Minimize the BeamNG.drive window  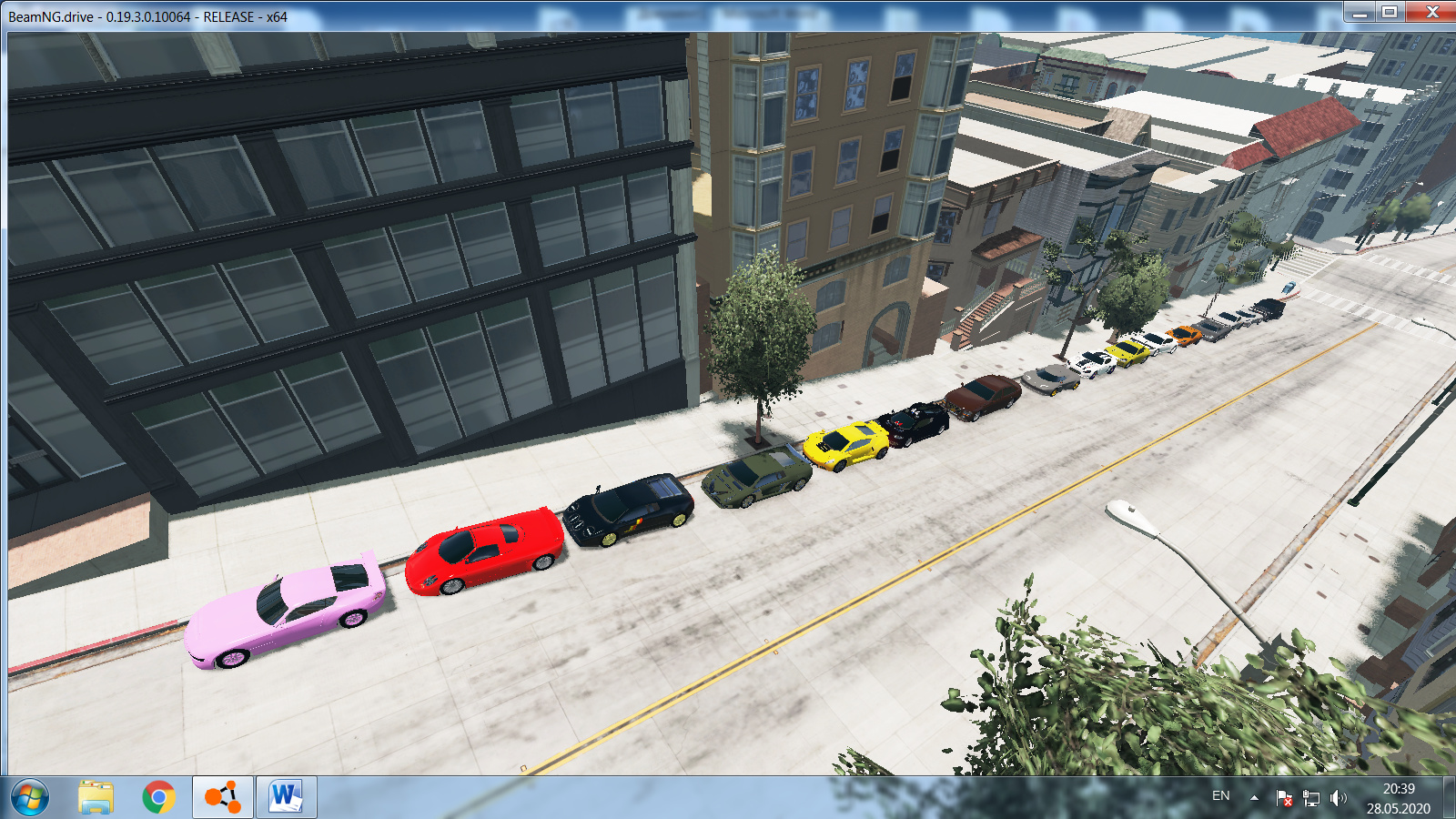(x=1360, y=12)
